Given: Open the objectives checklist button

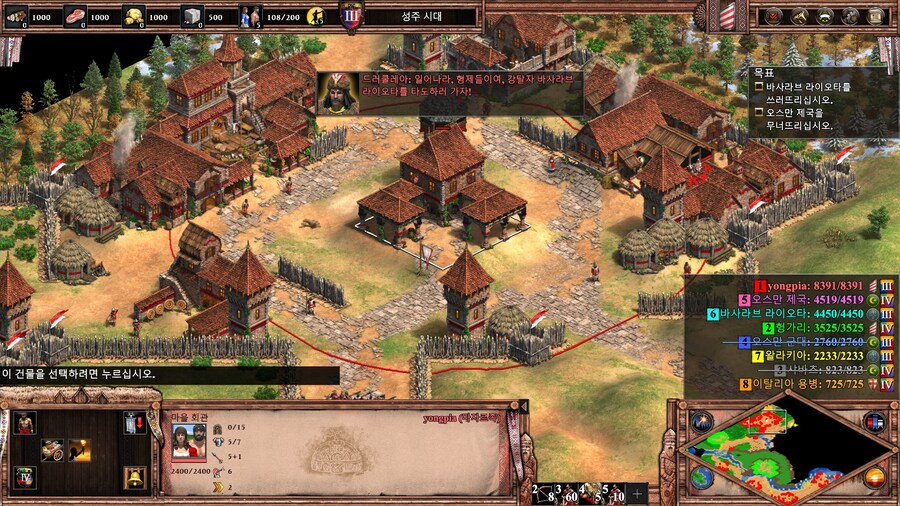Looking at the screenshot, I should tap(773, 16).
